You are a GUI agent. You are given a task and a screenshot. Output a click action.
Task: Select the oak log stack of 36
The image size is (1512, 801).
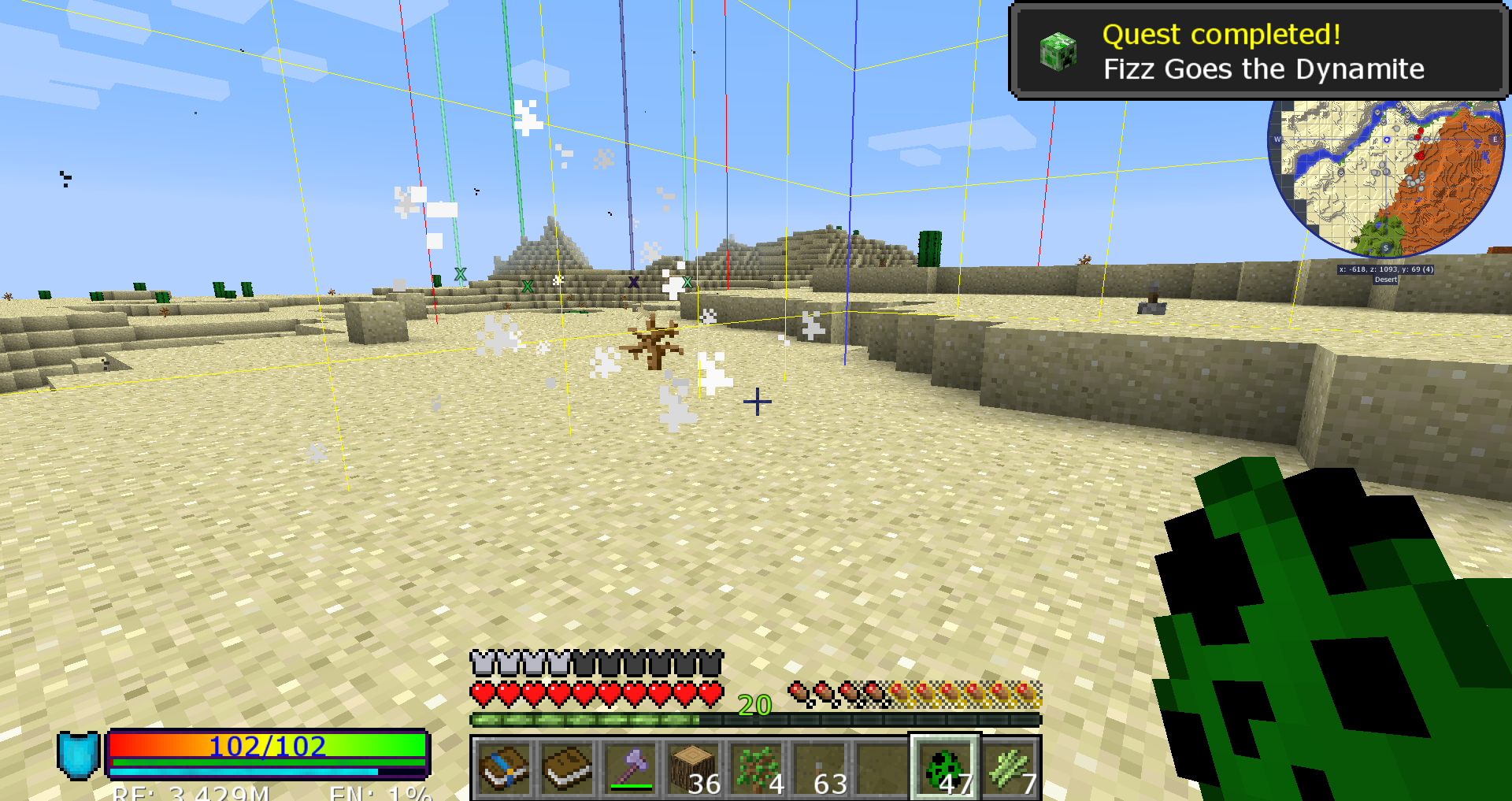[x=693, y=768]
